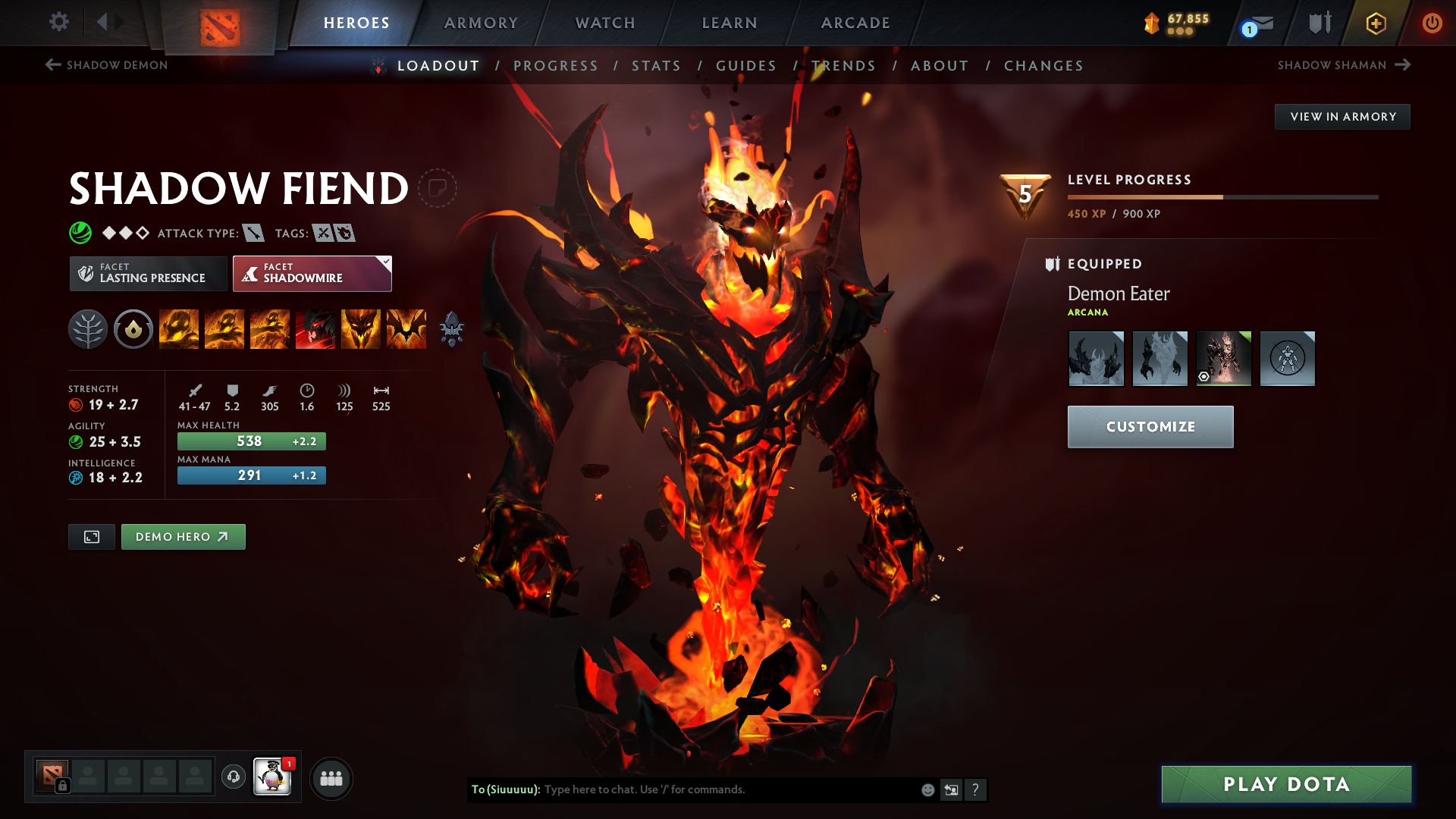Click the Feast of Souls innate icon

pyautogui.click(x=133, y=329)
